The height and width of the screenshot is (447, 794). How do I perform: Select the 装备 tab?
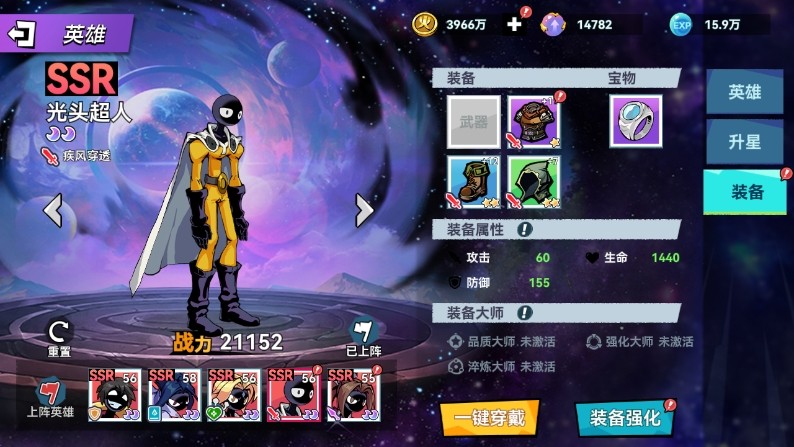[x=744, y=192]
